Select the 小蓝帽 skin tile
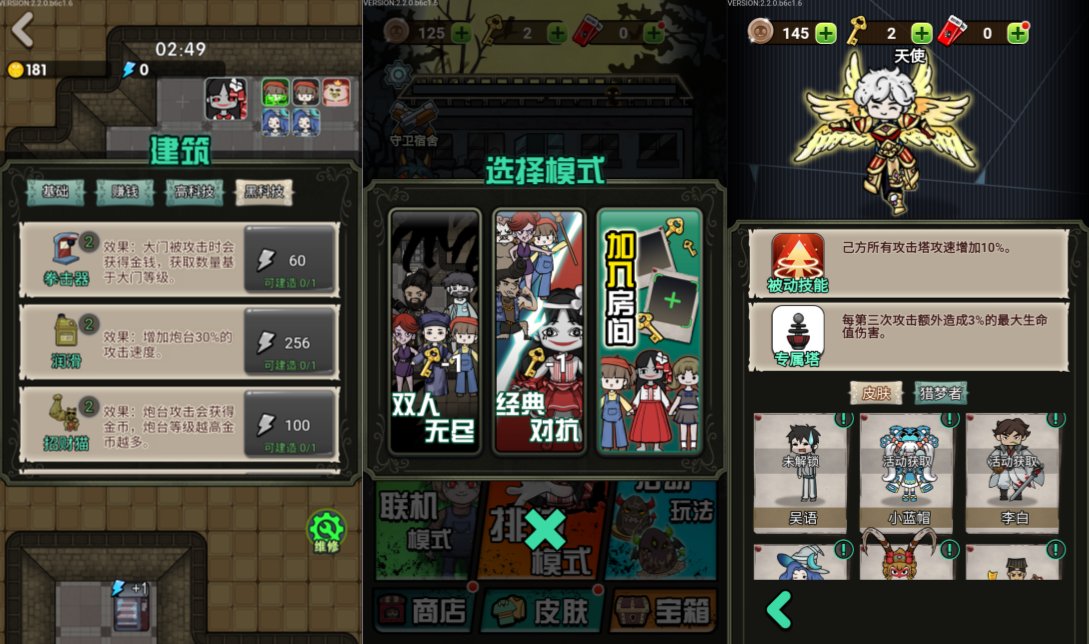The image size is (1089, 644). click(906, 474)
